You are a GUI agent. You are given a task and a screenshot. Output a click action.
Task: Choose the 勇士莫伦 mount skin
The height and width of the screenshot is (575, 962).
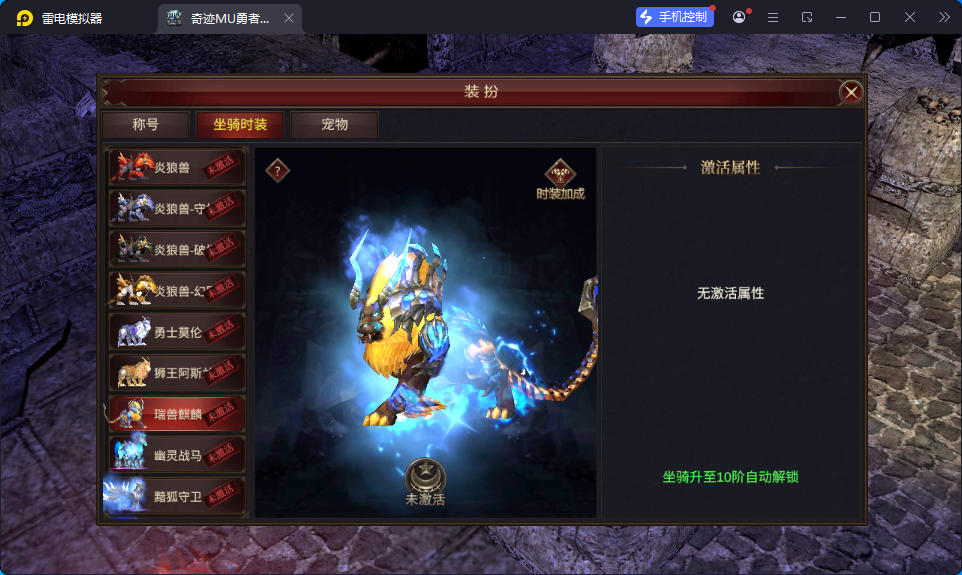[x=177, y=332]
